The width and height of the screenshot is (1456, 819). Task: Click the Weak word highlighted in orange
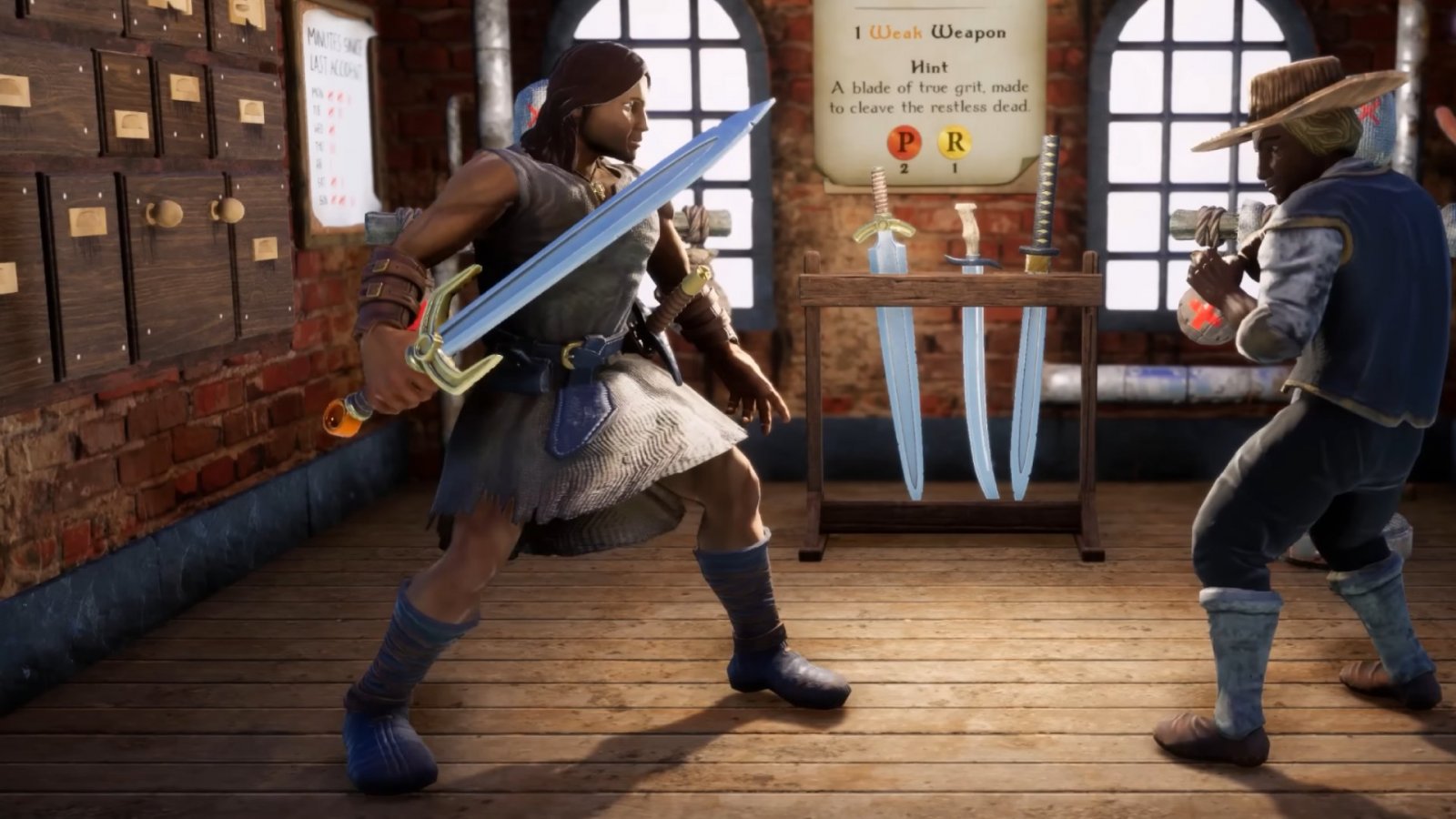[x=897, y=32]
